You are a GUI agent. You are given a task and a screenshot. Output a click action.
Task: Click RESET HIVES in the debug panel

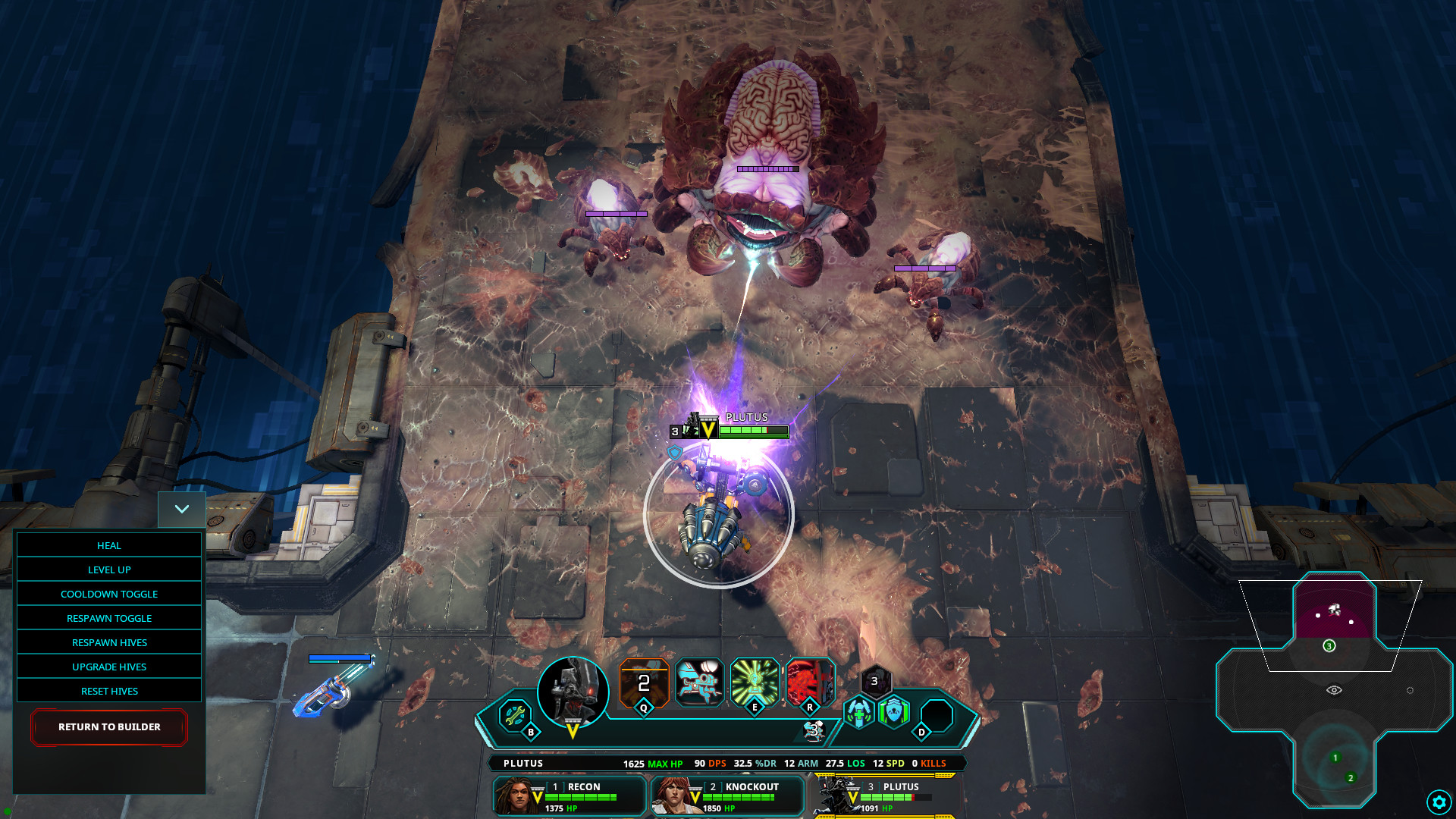click(108, 691)
